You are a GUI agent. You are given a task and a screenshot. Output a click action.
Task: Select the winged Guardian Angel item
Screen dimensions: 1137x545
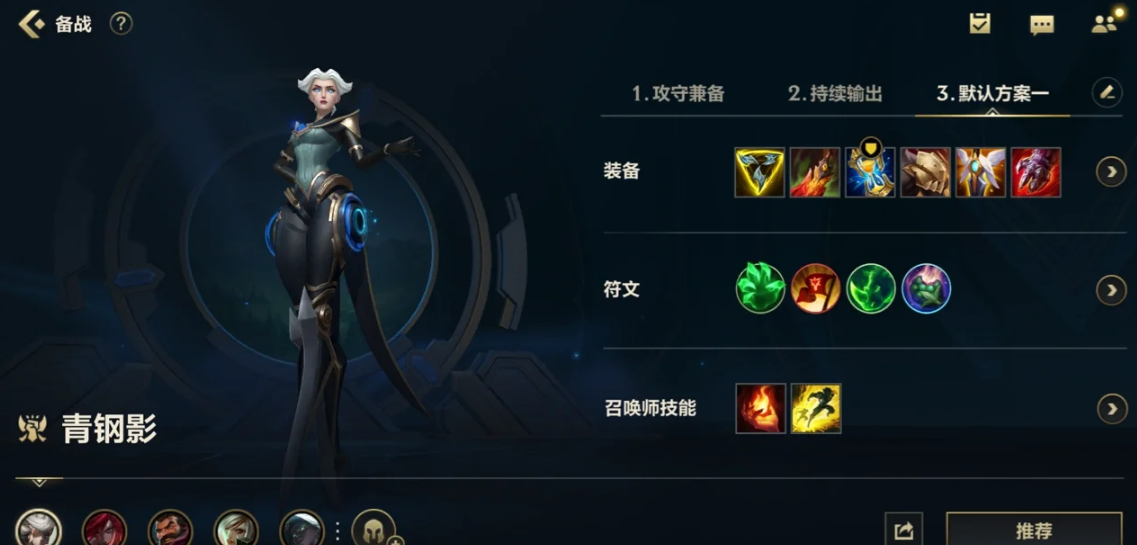[980, 172]
